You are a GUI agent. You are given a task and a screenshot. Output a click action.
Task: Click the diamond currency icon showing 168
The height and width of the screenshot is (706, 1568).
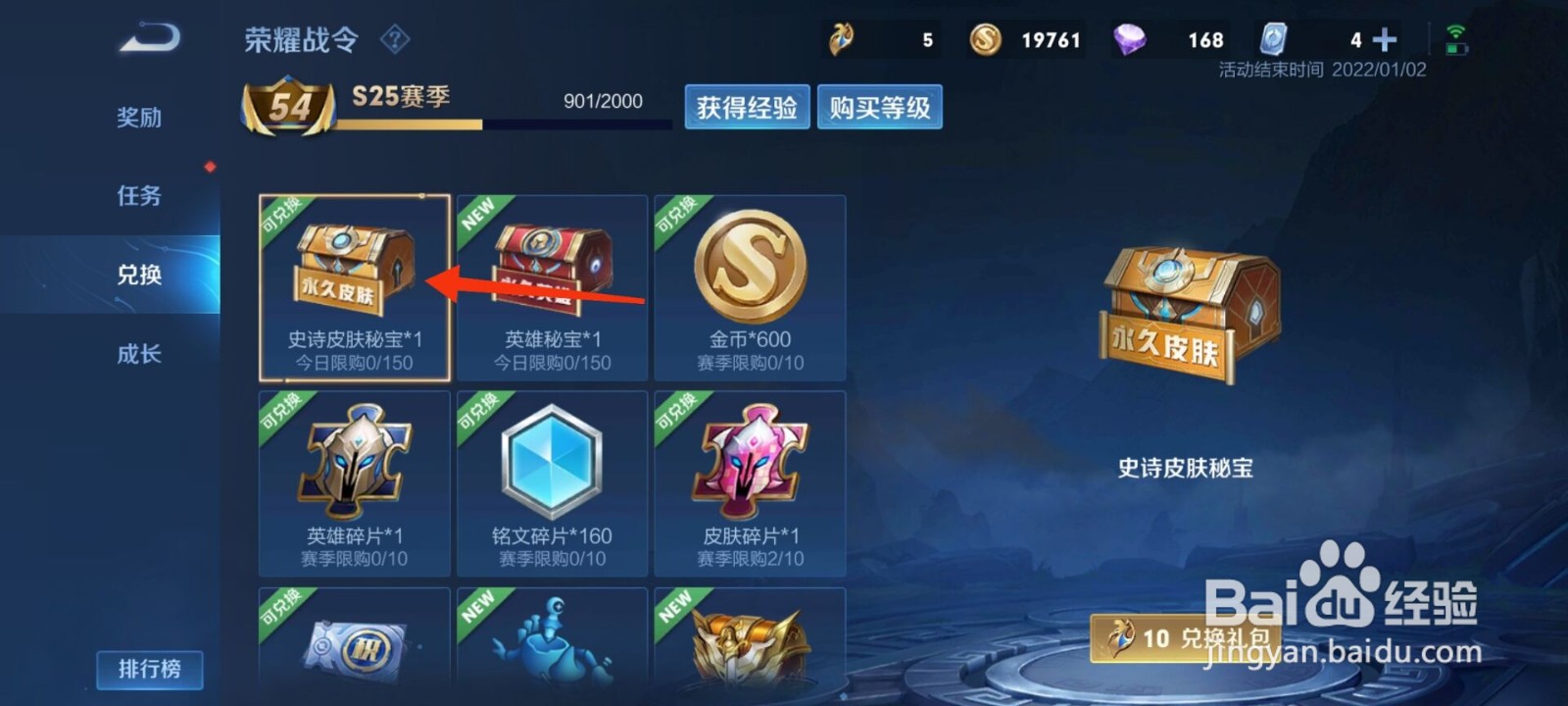click(1129, 38)
